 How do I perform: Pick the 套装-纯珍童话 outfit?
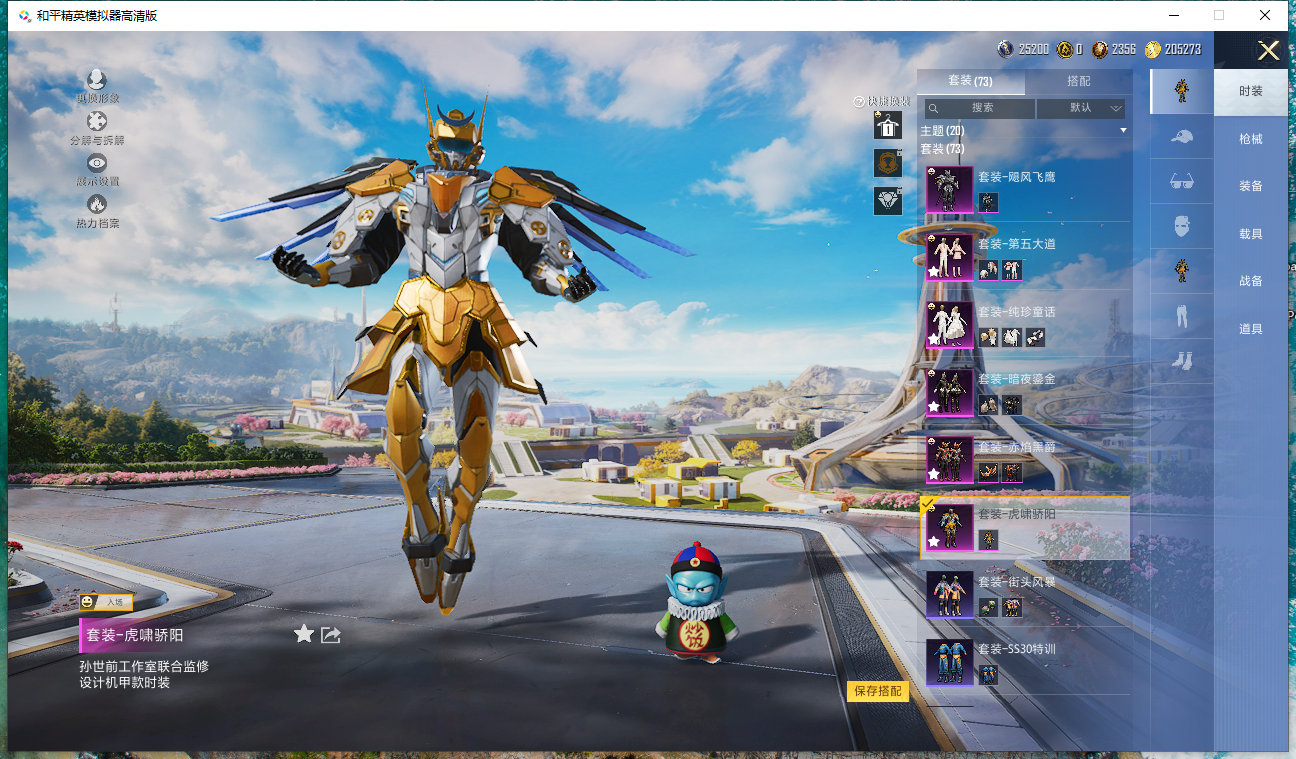(x=1025, y=324)
